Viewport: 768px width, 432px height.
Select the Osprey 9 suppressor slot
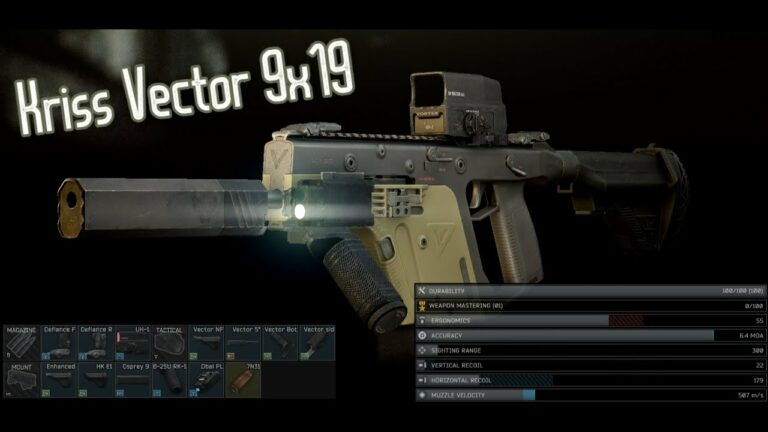(x=133, y=380)
